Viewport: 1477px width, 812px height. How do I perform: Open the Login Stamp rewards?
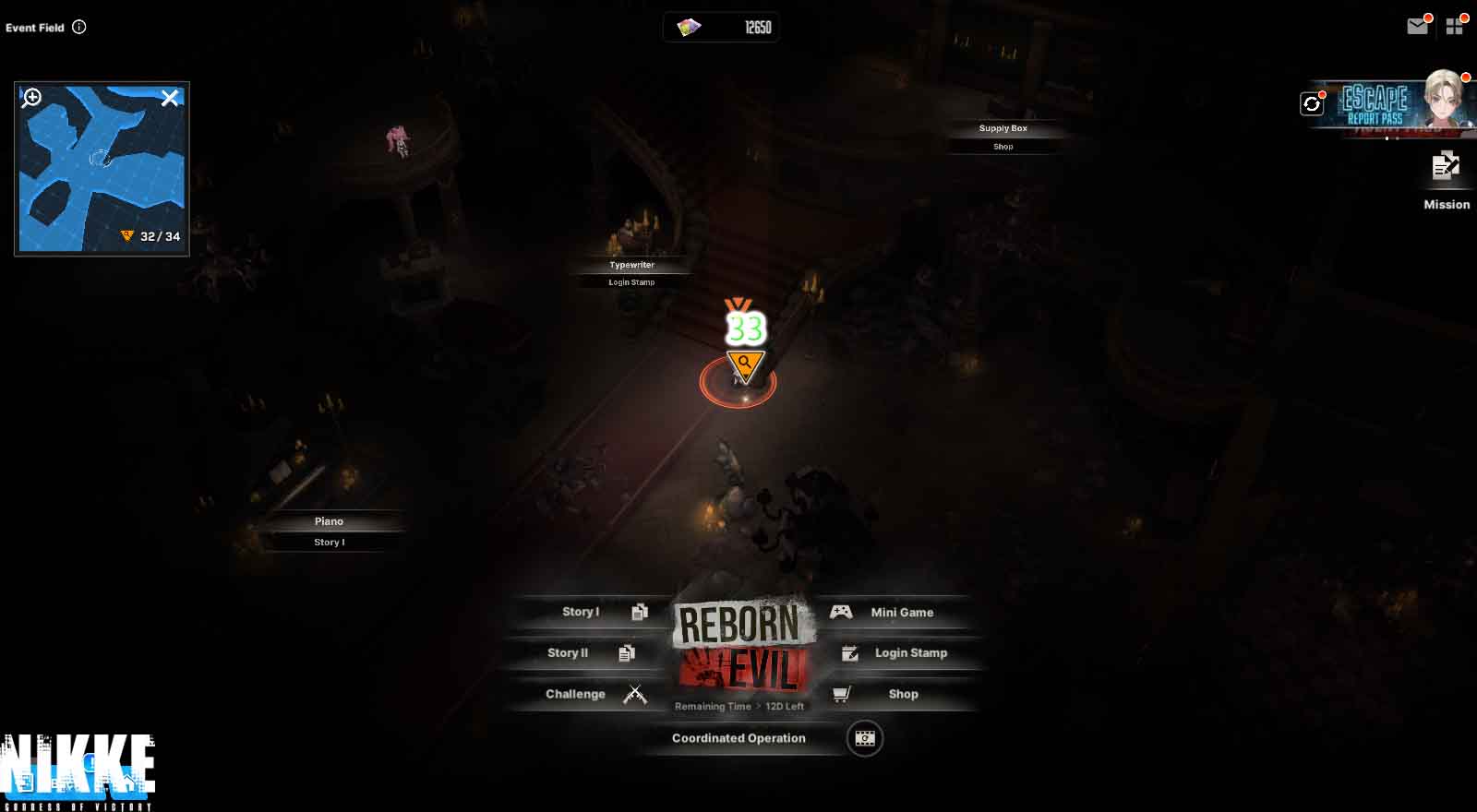[900, 653]
